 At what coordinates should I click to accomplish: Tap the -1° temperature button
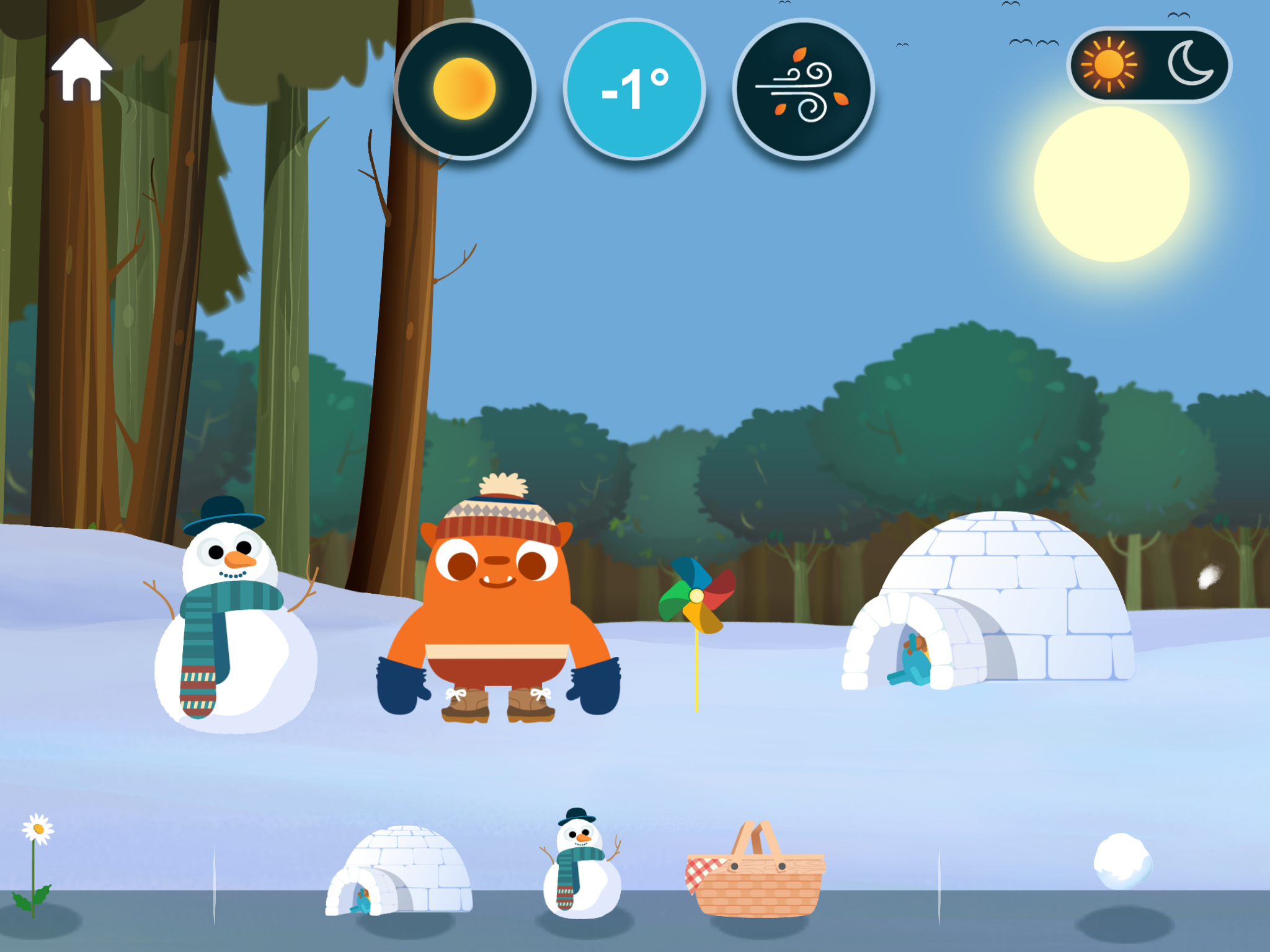[x=634, y=89]
